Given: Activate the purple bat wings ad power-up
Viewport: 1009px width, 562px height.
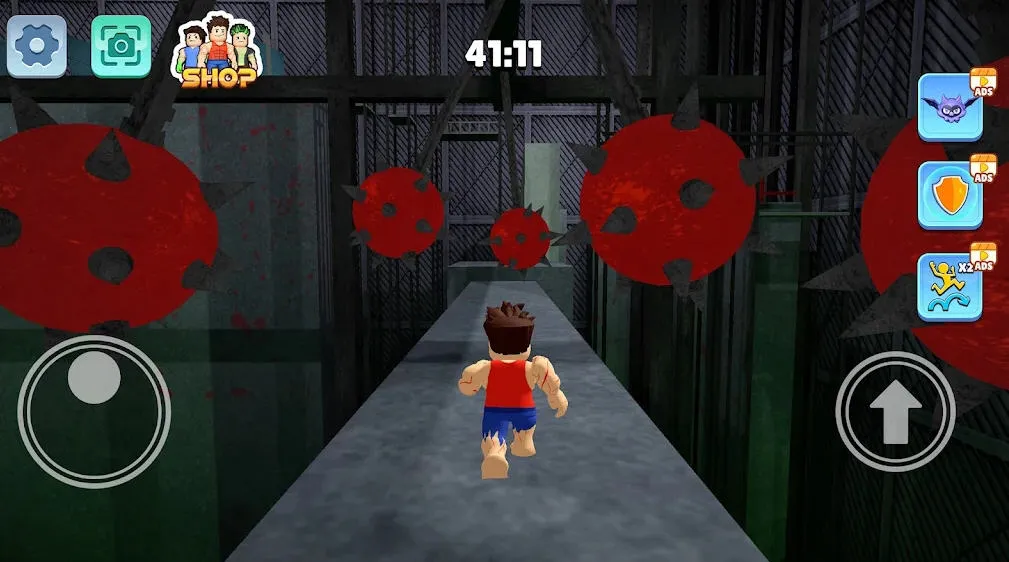Looking at the screenshot, I should click(x=950, y=107).
